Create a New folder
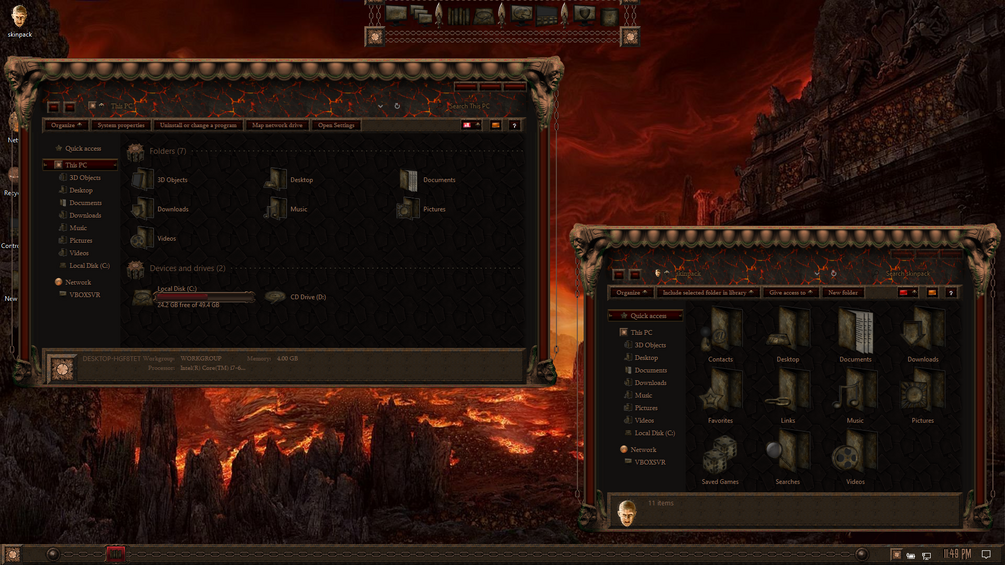 [x=843, y=293]
